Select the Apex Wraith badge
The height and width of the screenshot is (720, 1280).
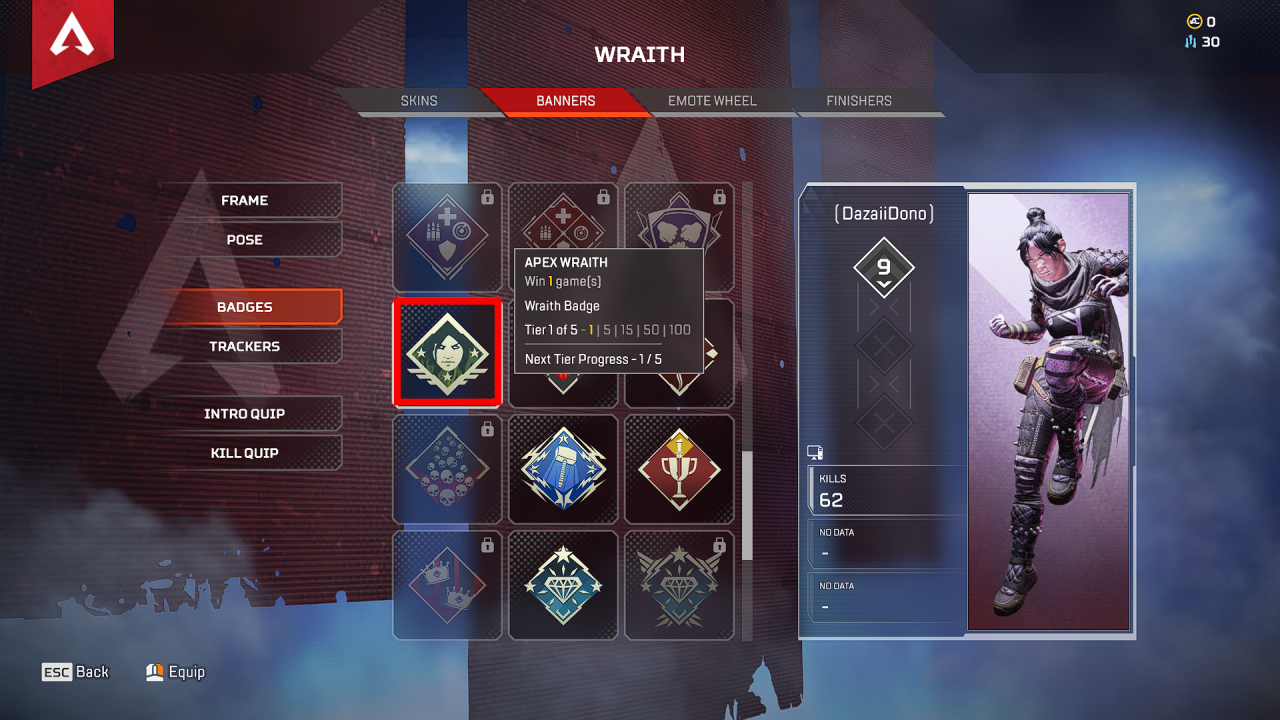pos(447,352)
